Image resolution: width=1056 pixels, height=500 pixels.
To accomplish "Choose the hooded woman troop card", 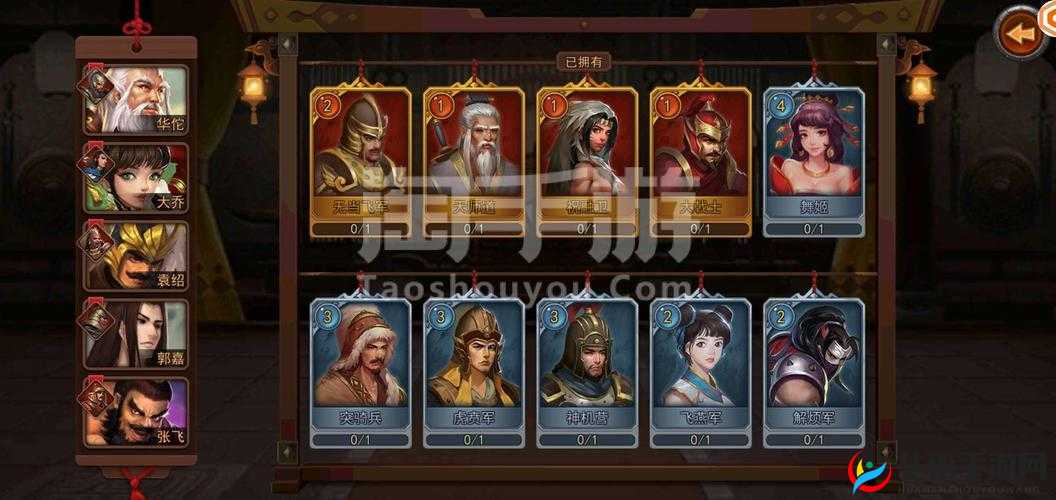I will pyautogui.click(x=587, y=160).
